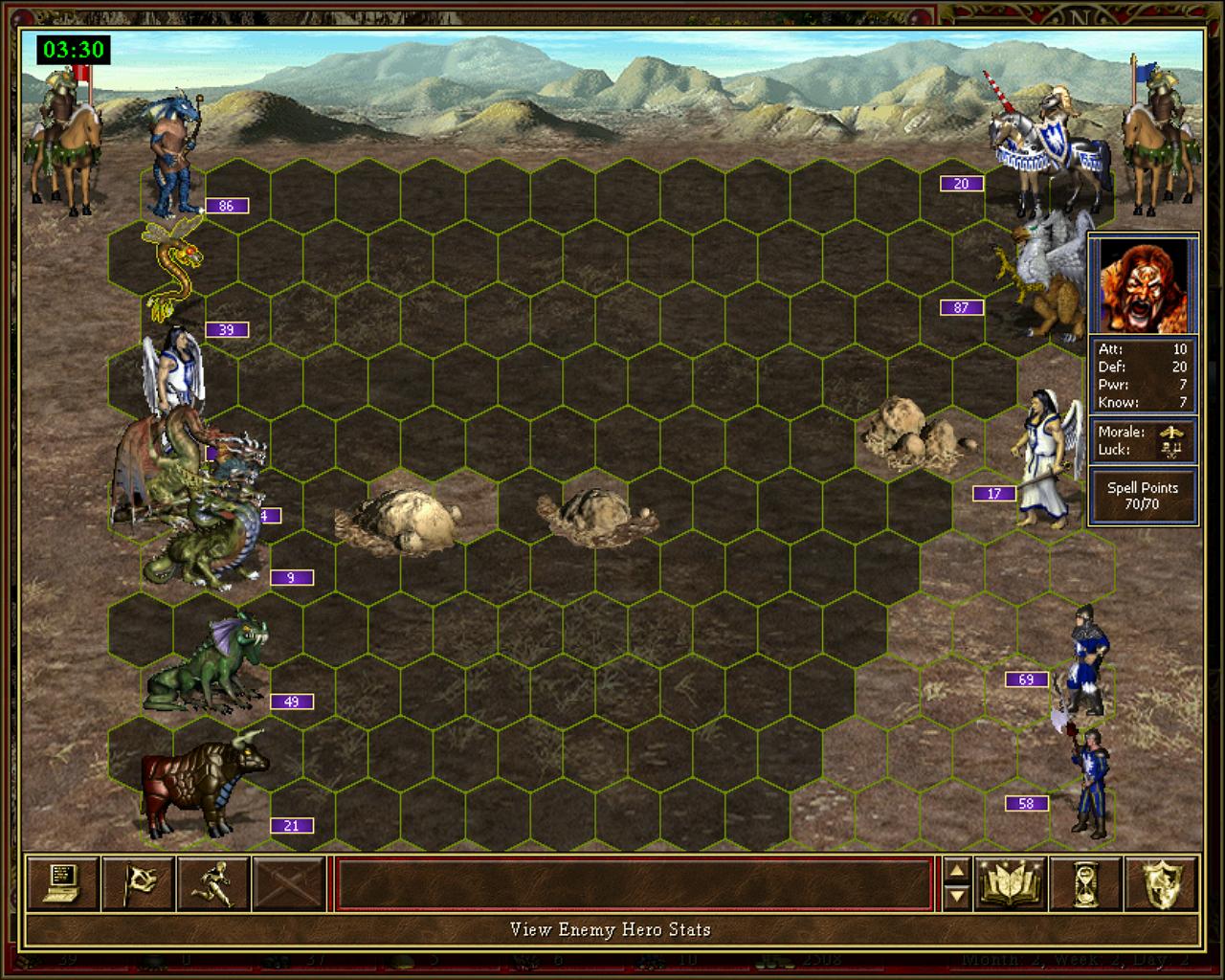Make the unit wait with the hourglass
The height and width of the screenshot is (980, 1225).
point(1084,882)
